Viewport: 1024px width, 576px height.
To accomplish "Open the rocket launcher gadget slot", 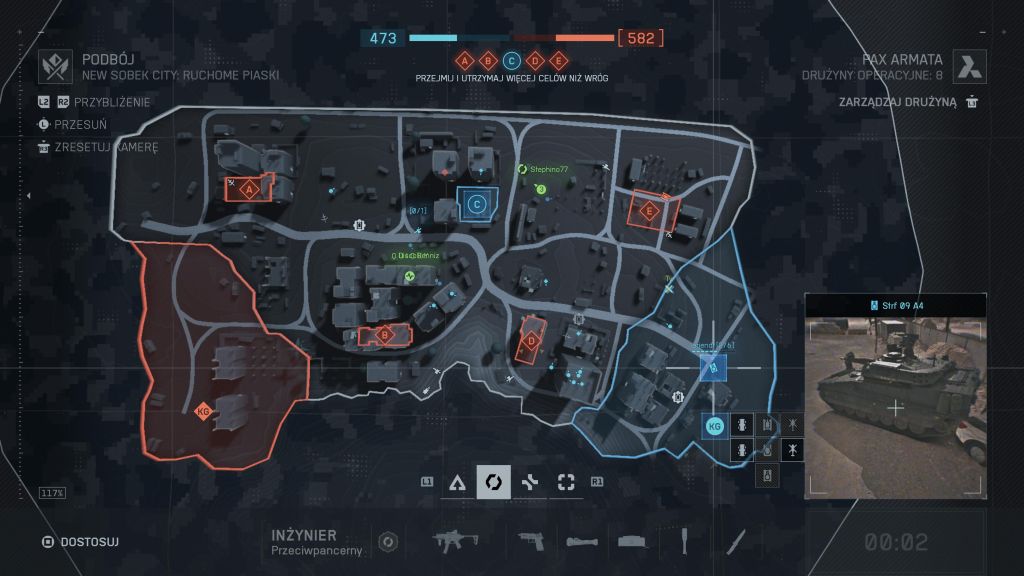I will coord(582,541).
